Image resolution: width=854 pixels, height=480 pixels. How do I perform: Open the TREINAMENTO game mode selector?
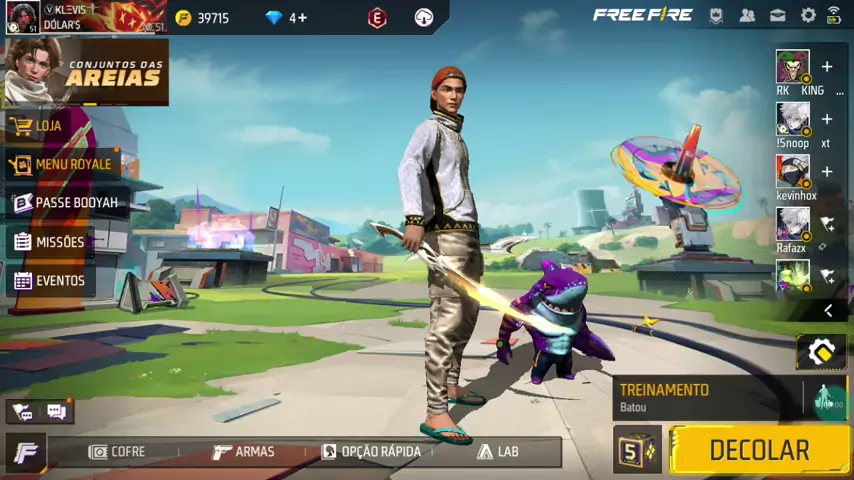click(x=706, y=397)
